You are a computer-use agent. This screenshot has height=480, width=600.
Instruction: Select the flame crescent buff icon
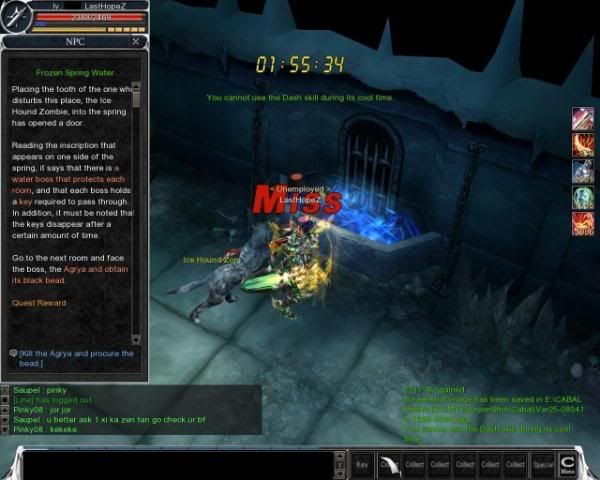click(x=582, y=145)
